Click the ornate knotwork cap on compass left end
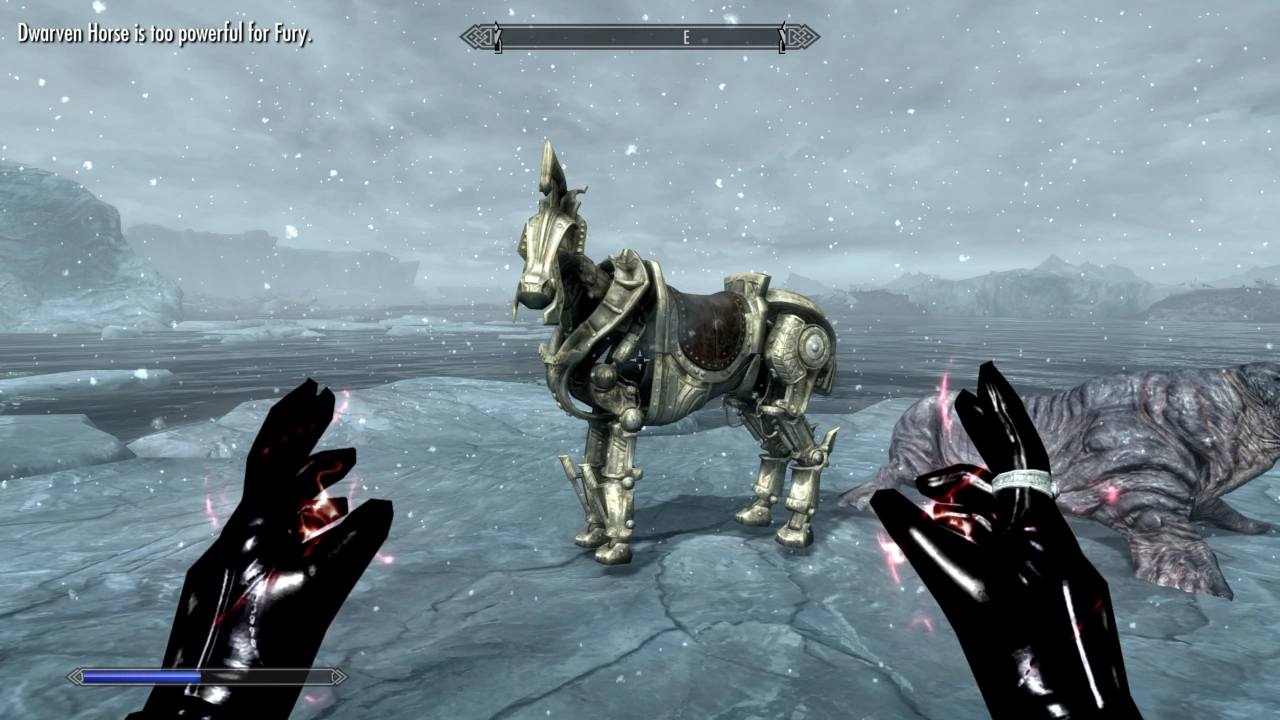 (472, 37)
